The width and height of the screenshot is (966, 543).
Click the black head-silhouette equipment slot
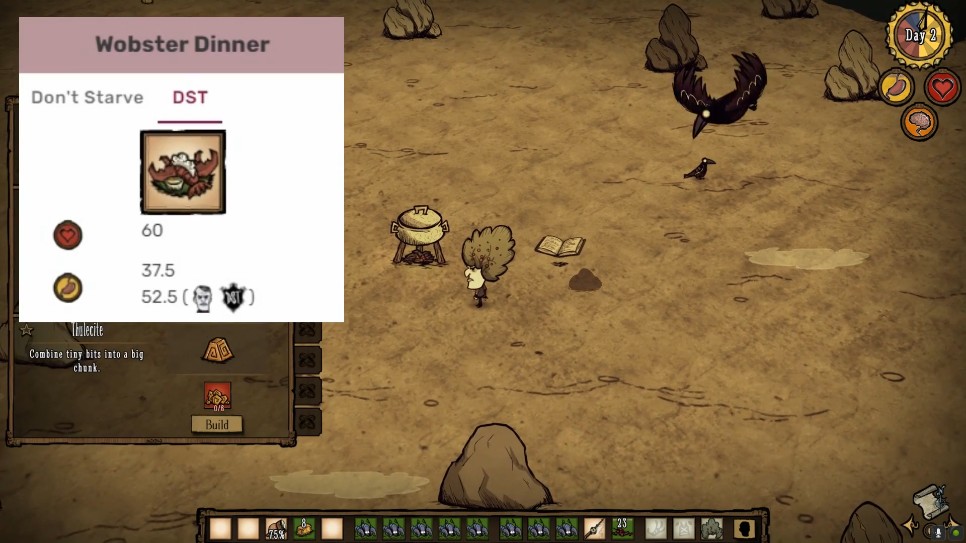click(x=743, y=528)
